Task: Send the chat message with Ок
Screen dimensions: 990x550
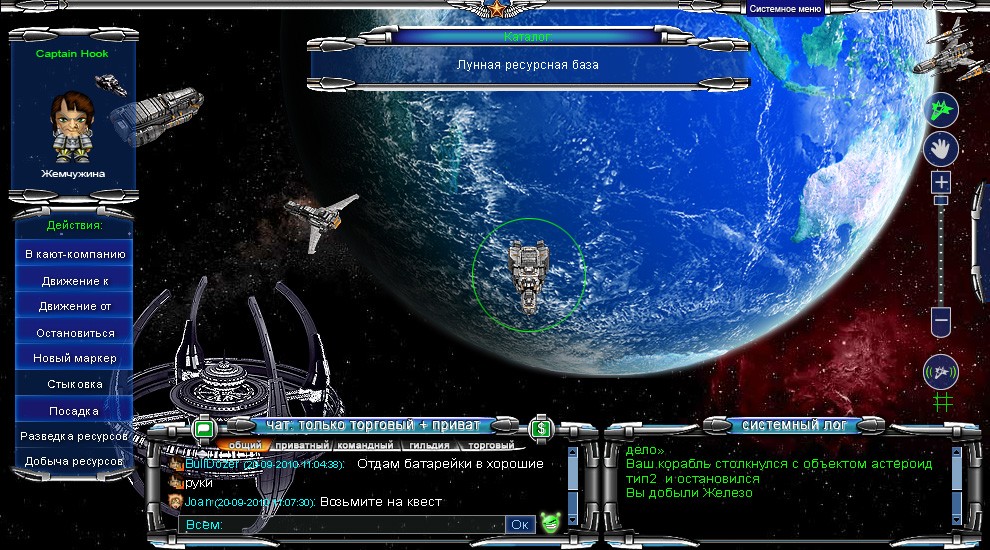Action: [x=521, y=524]
